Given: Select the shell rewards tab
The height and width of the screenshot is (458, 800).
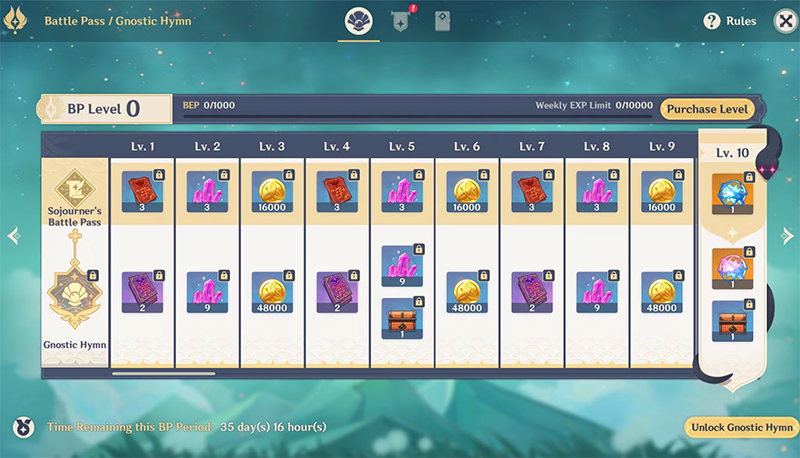Looking at the screenshot, I should tap(358, 21).
